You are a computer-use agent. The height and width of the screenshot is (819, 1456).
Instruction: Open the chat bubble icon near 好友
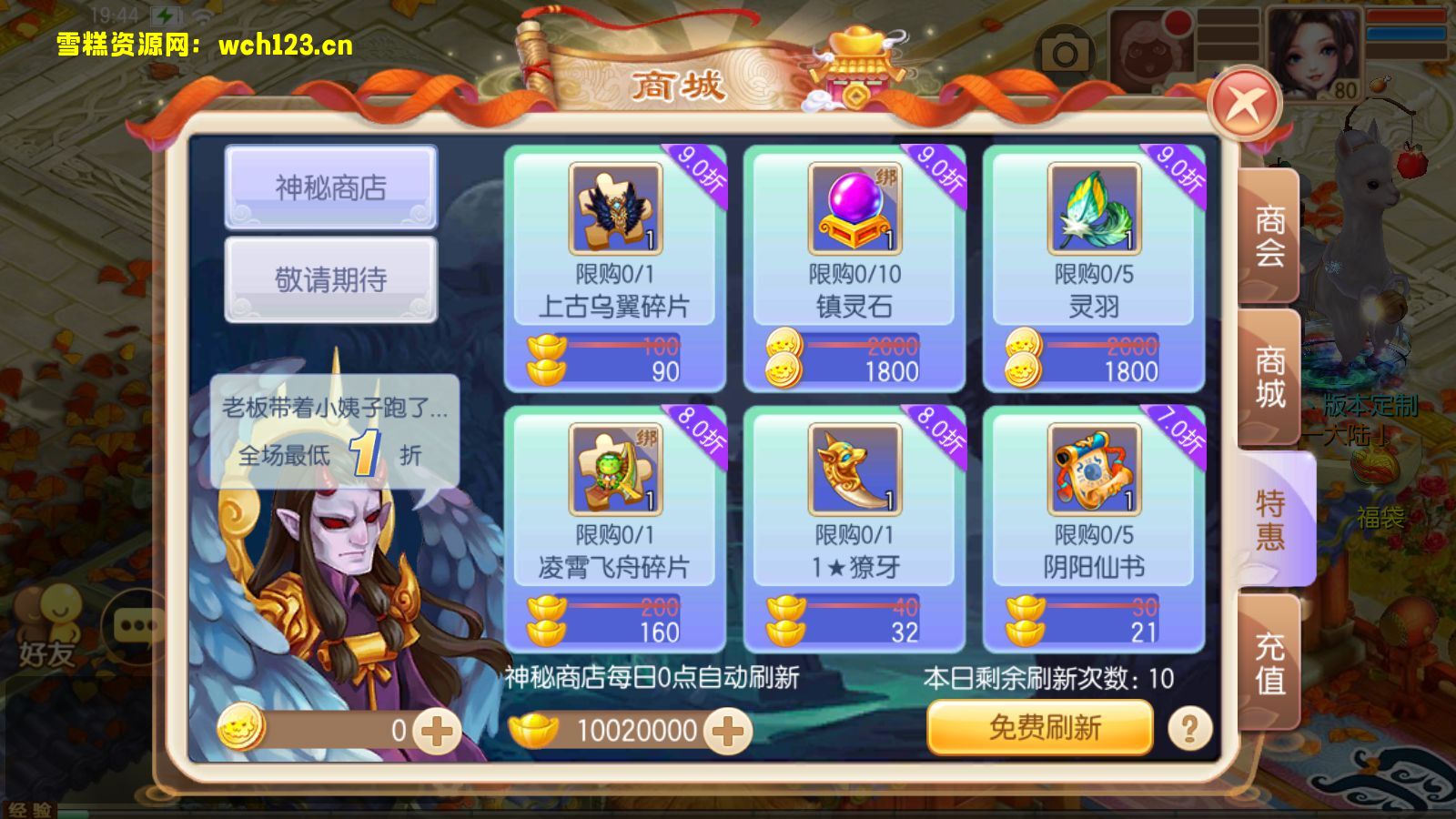(135, 625)
